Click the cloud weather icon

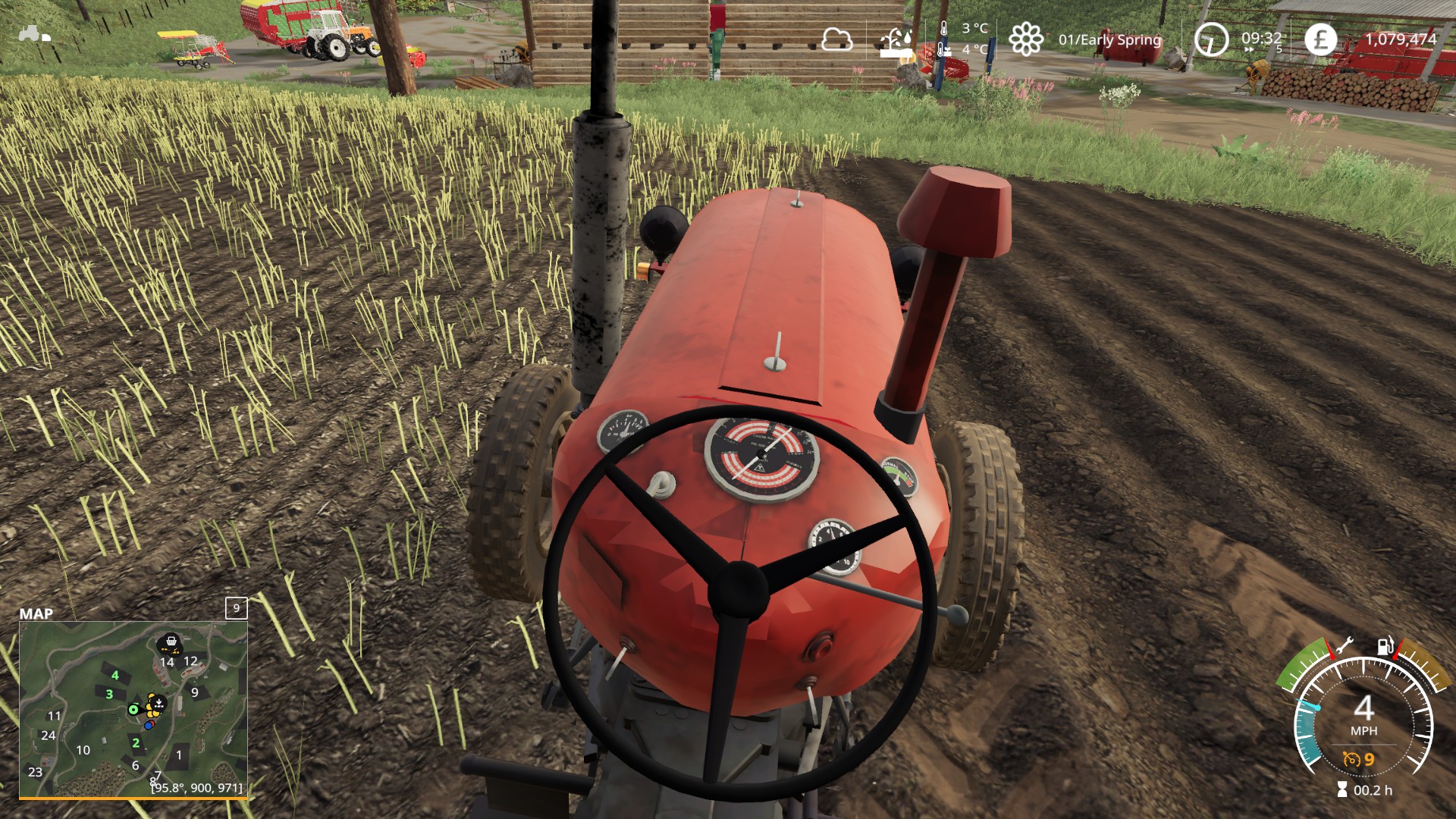tap(836, 39)
